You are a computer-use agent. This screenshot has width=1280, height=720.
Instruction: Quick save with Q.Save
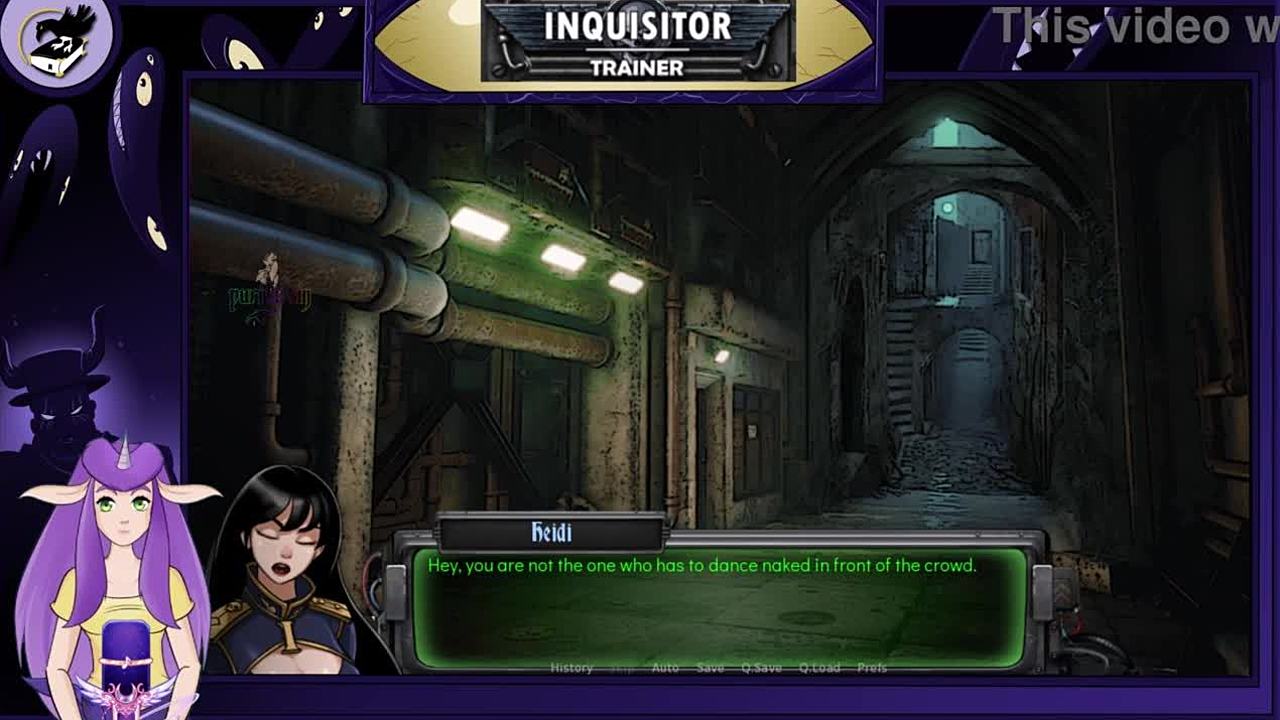761,668
